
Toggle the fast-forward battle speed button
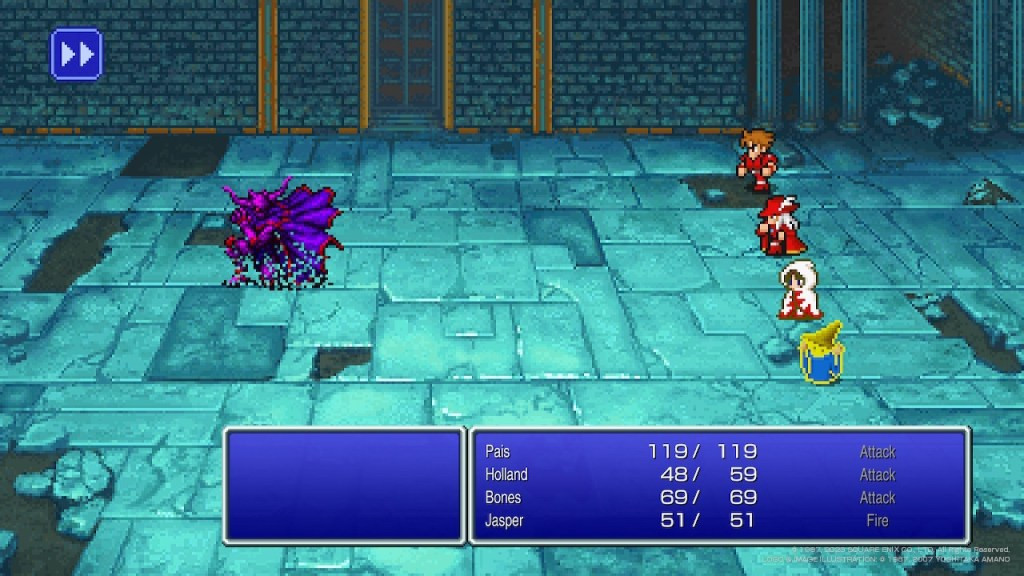pos(76,54)
